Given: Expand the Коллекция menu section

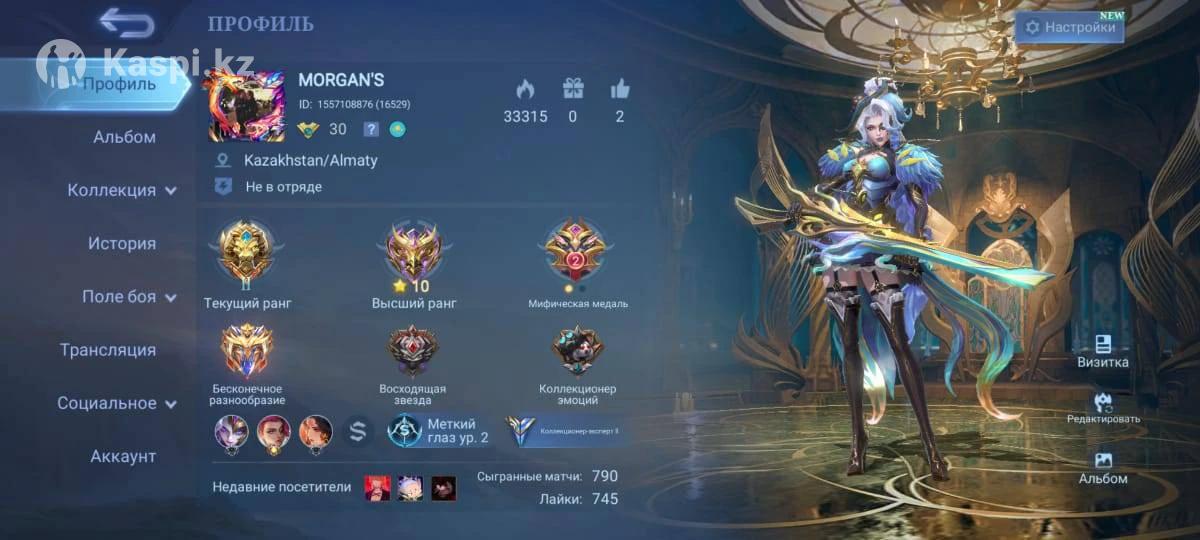Looking at the screenshot, I should (x=122, y=190).
